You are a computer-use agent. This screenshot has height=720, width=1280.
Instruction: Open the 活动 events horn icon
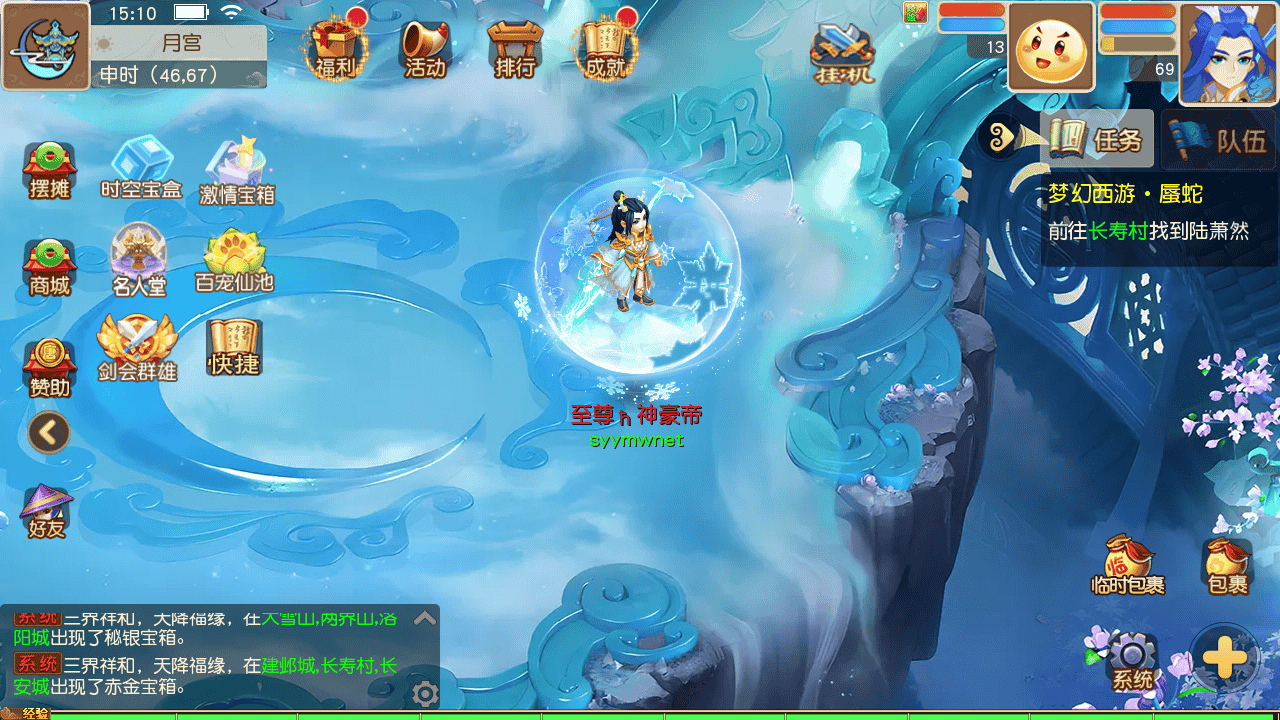coord(425,47)
